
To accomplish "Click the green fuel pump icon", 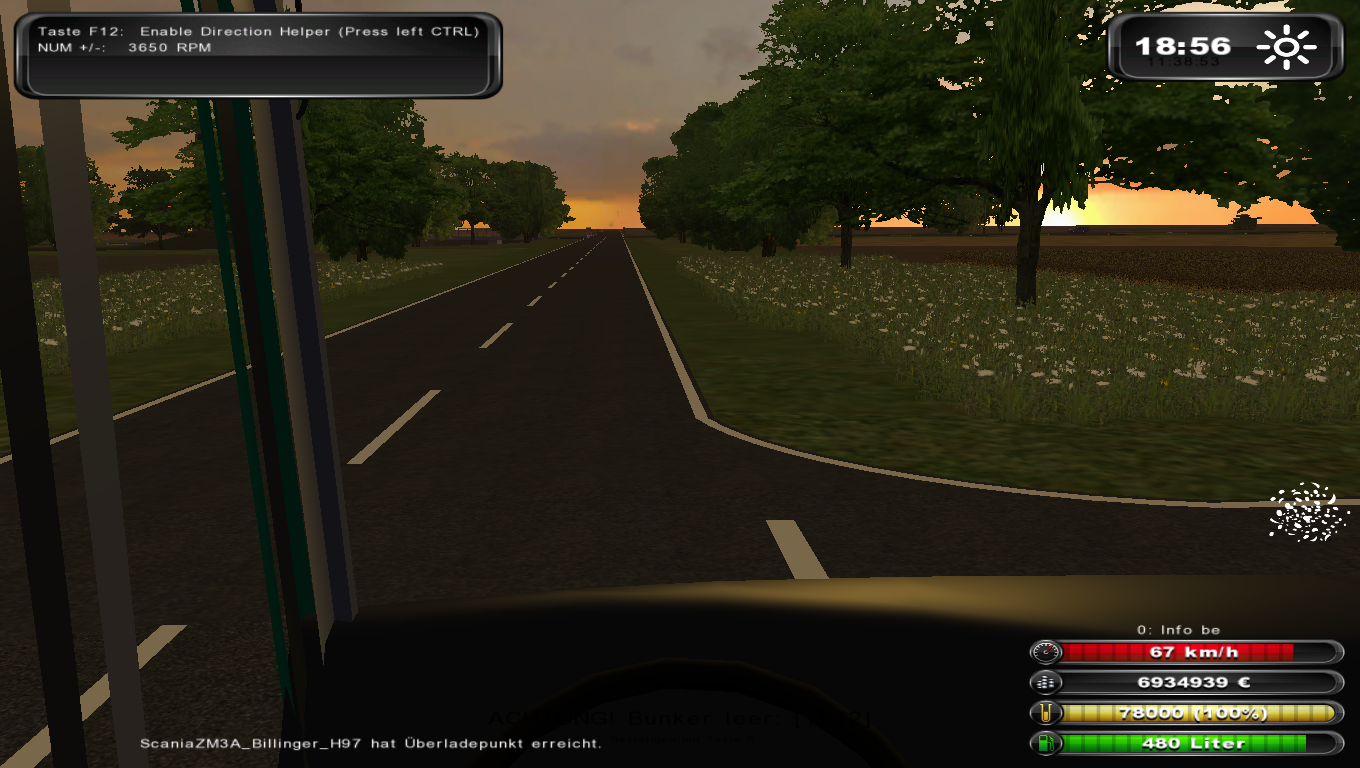I will [1046, 743].
